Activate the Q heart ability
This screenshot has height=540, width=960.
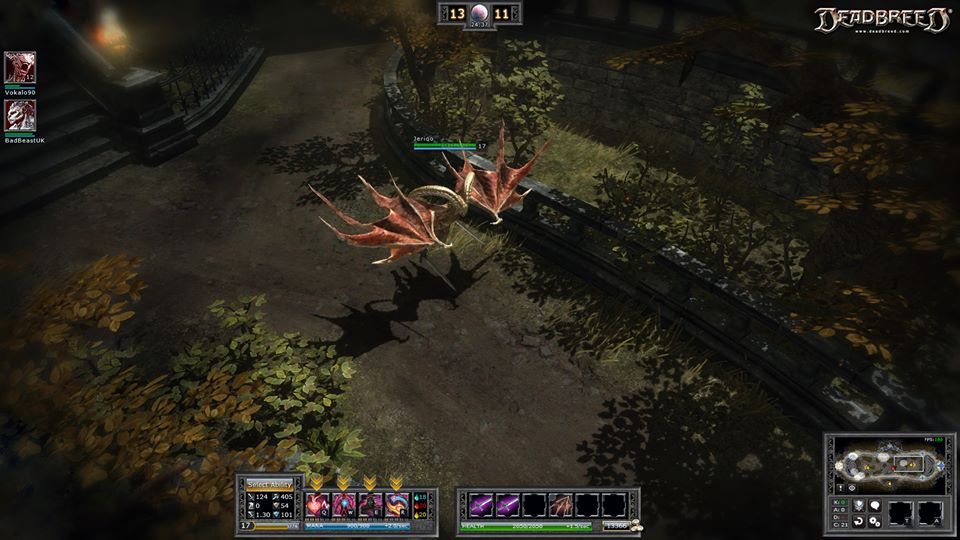click(x=317, y=505)
